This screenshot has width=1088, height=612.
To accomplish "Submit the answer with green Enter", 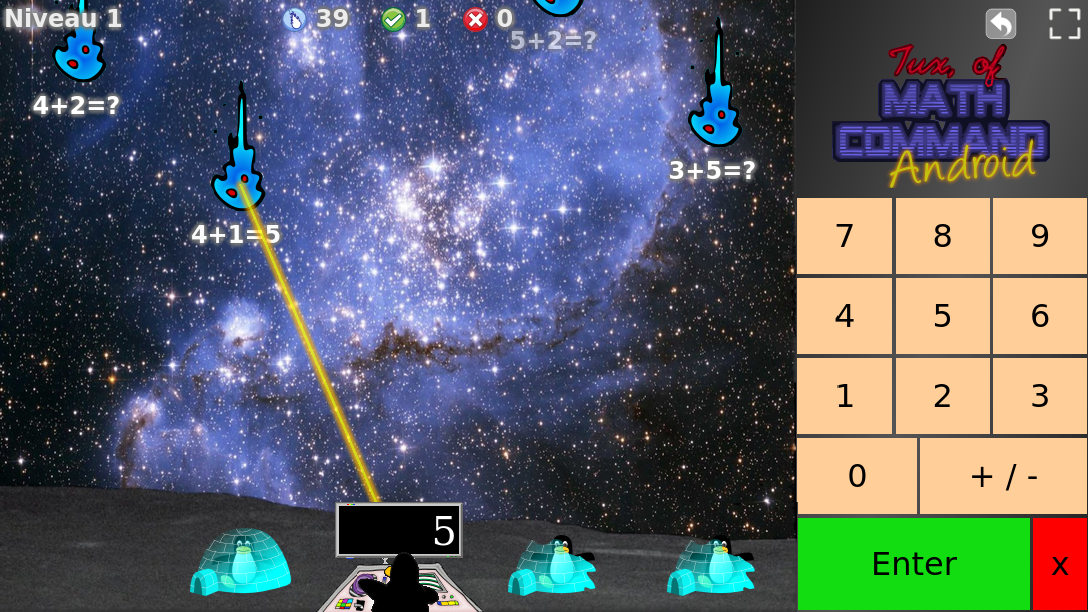I will 914,564.
